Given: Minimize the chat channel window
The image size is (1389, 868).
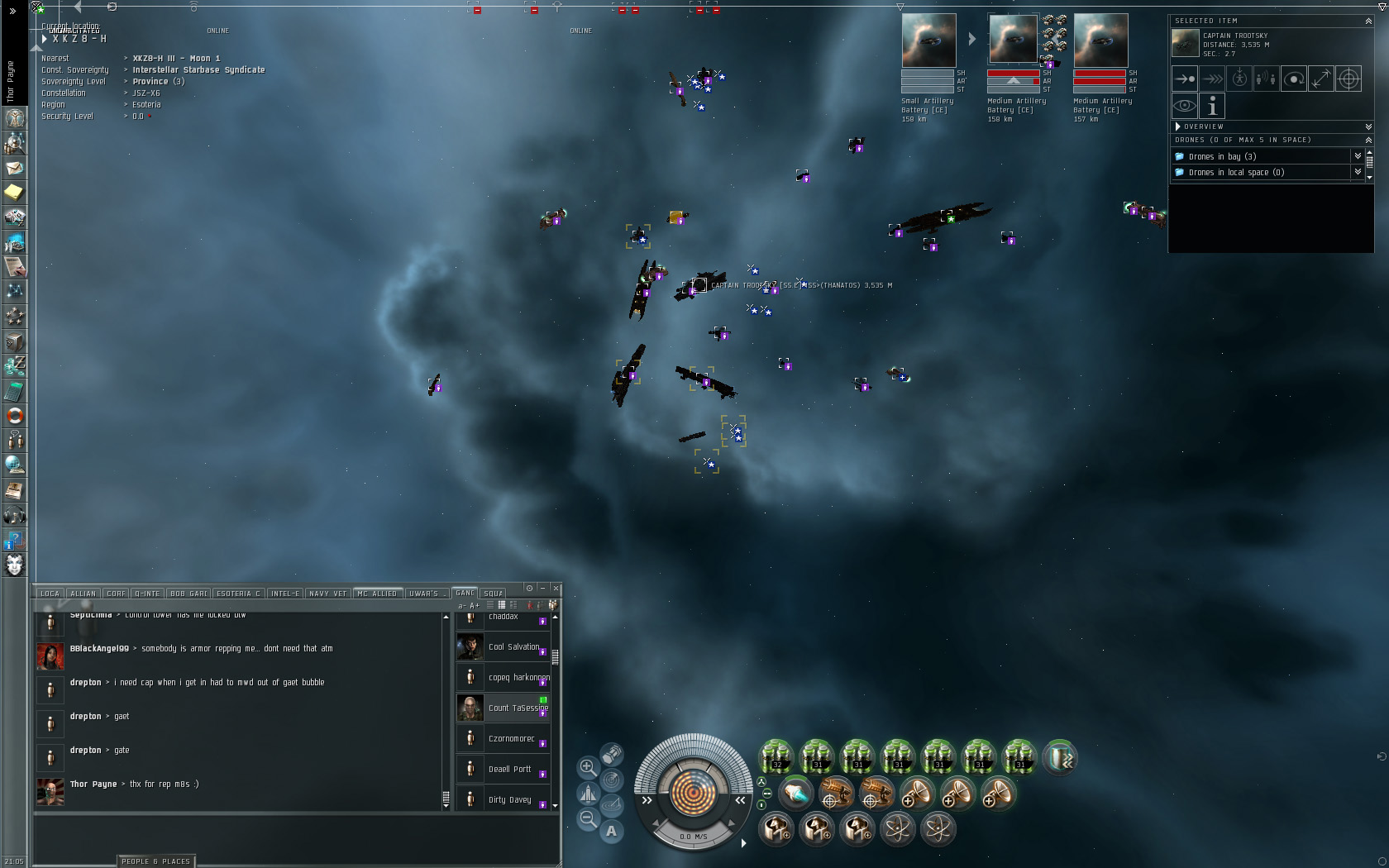Looking at the screenshot, I should pyautogui.click(x=542, y=588).
